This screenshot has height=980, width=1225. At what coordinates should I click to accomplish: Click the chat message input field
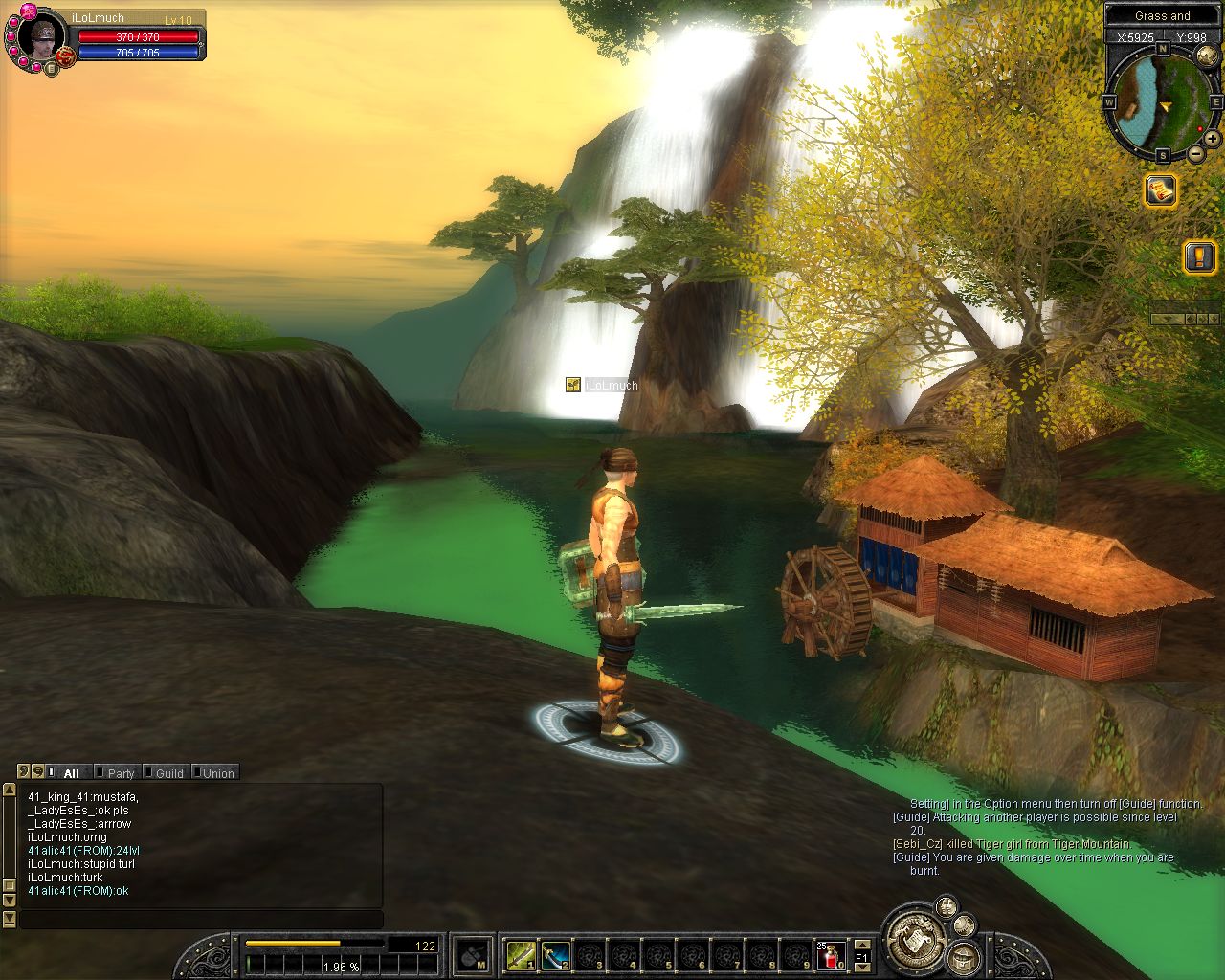tap(201, 919)
